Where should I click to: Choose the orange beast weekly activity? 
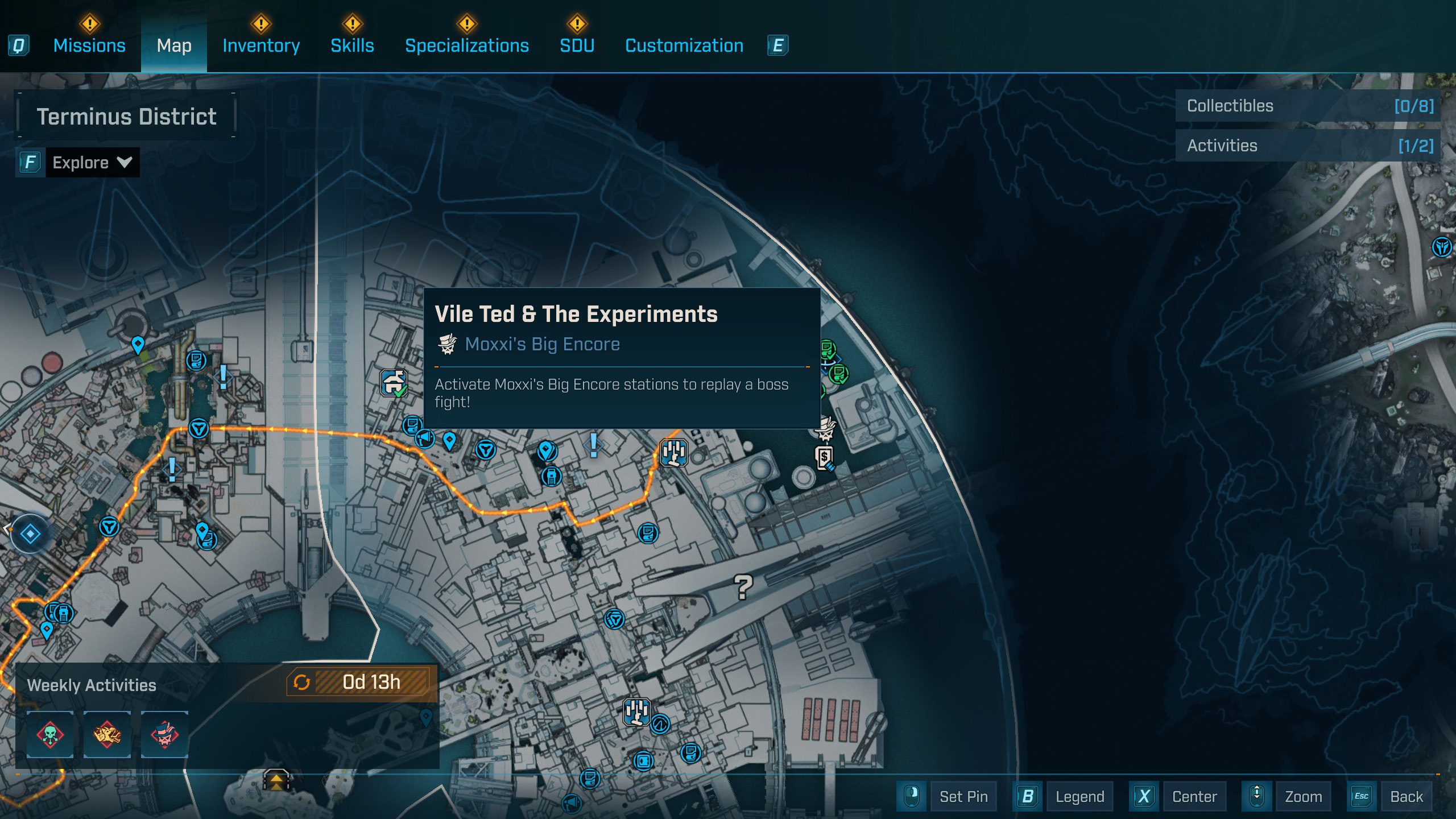tap(107, 734)
